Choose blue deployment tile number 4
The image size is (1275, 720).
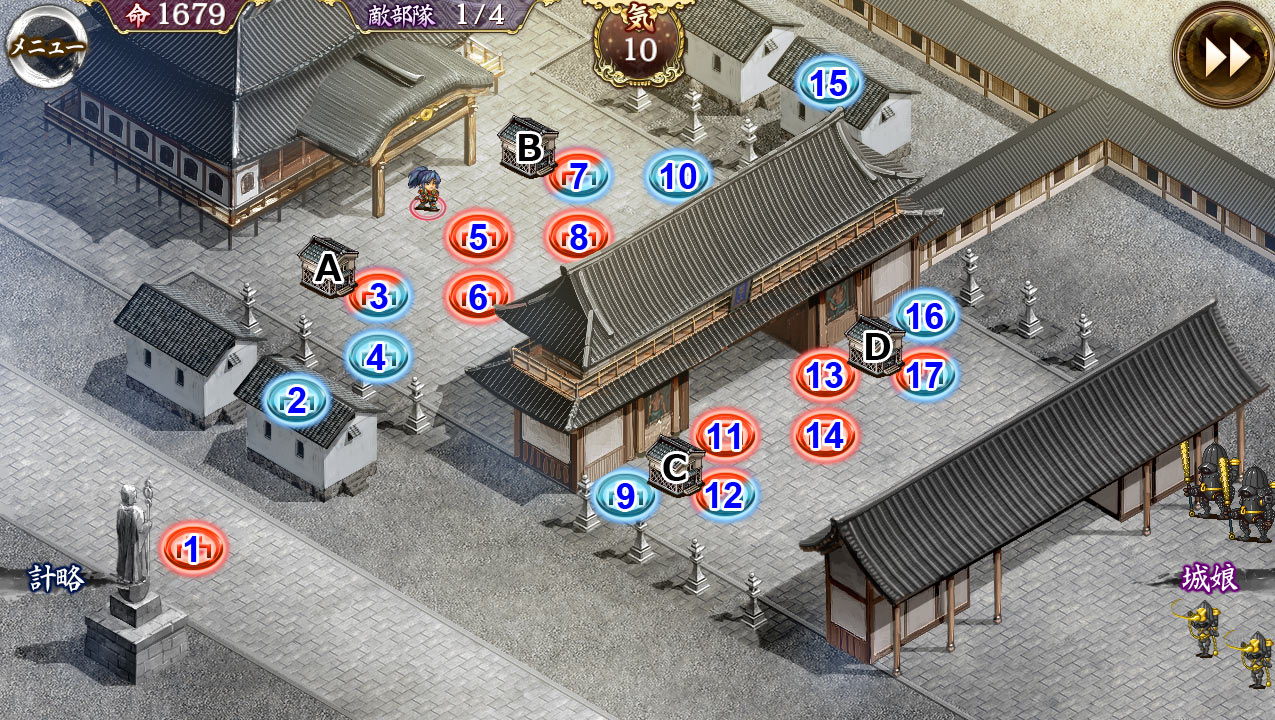(x=377, y=357)
